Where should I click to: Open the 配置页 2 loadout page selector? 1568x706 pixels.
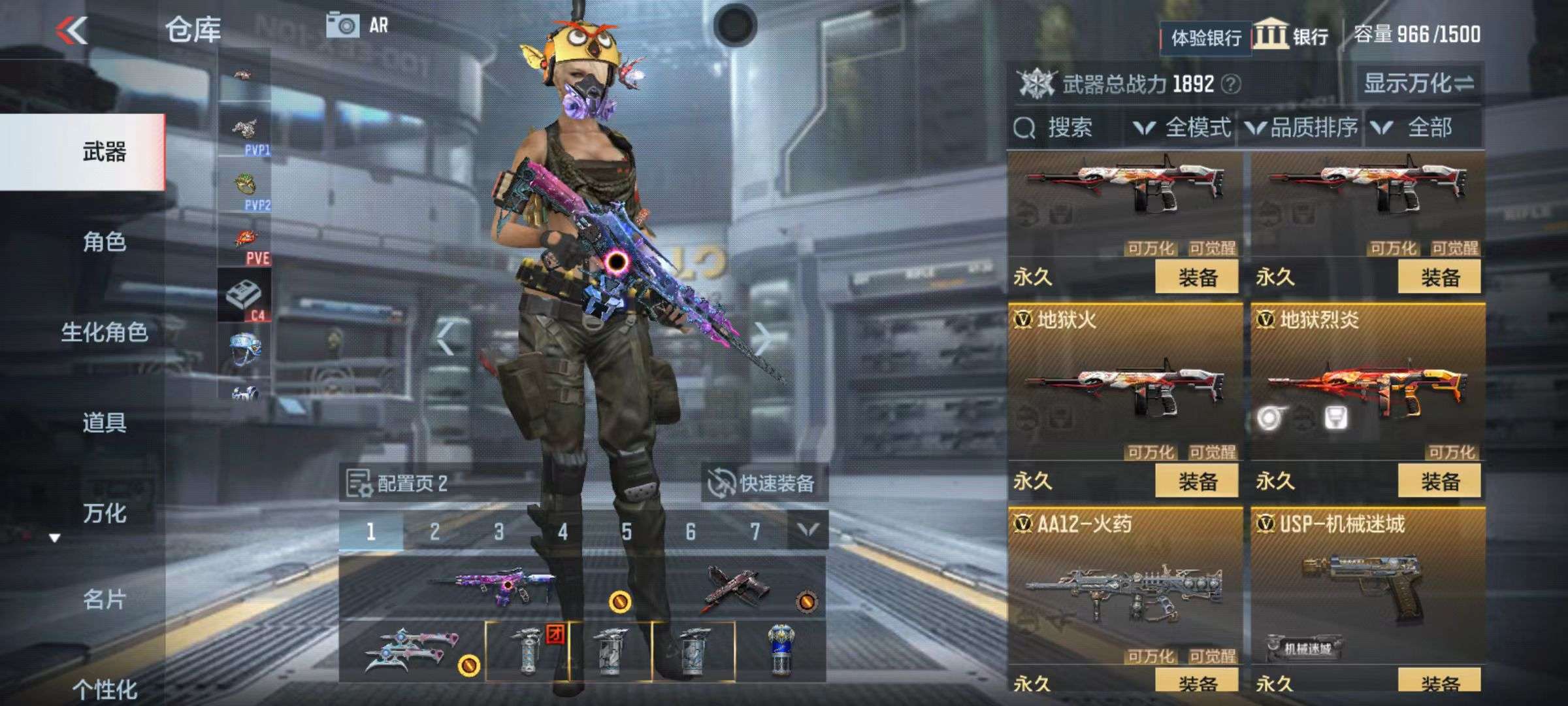tap(399, 484)
